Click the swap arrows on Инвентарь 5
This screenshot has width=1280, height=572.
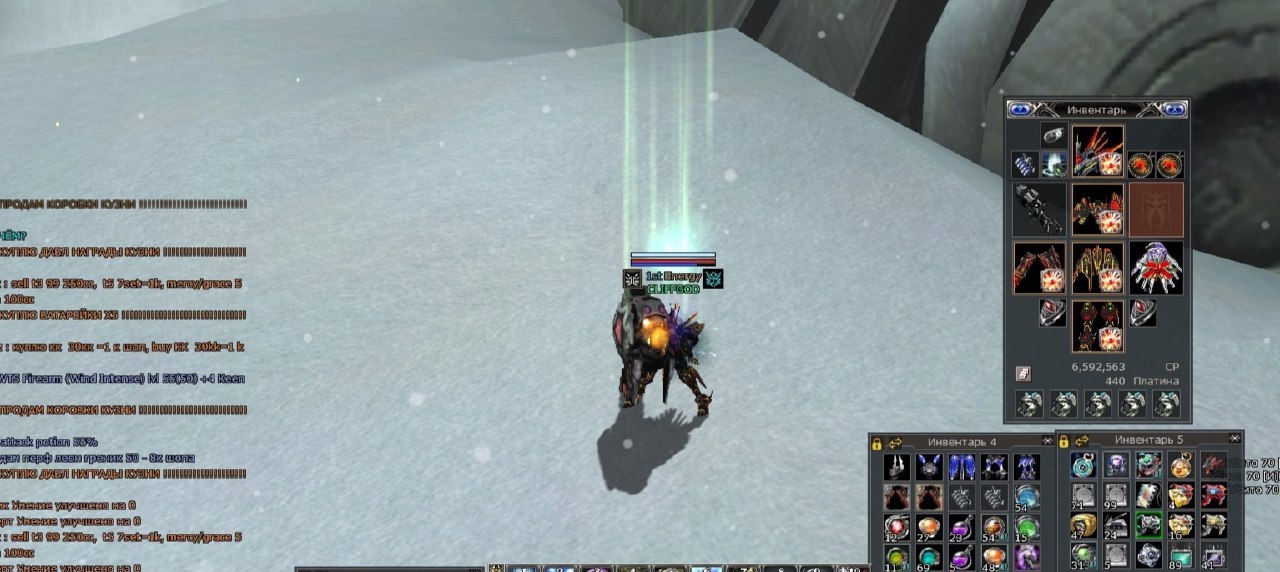tap(1082, 440)
